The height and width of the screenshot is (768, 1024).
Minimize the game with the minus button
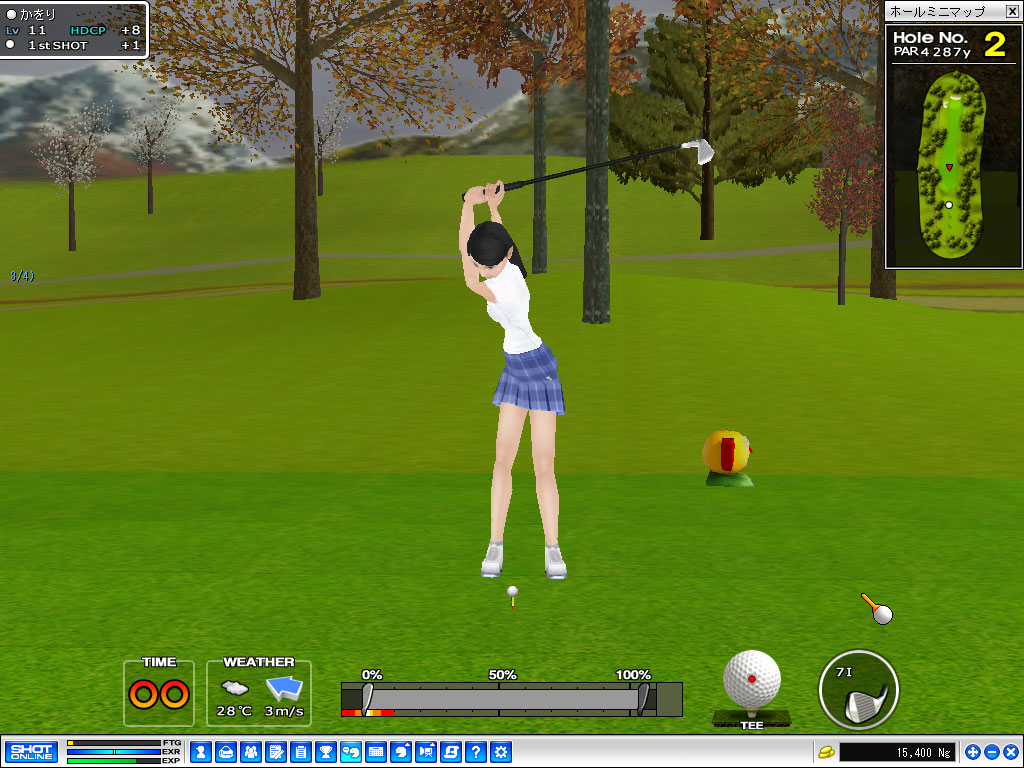click(x=991, y=751)
